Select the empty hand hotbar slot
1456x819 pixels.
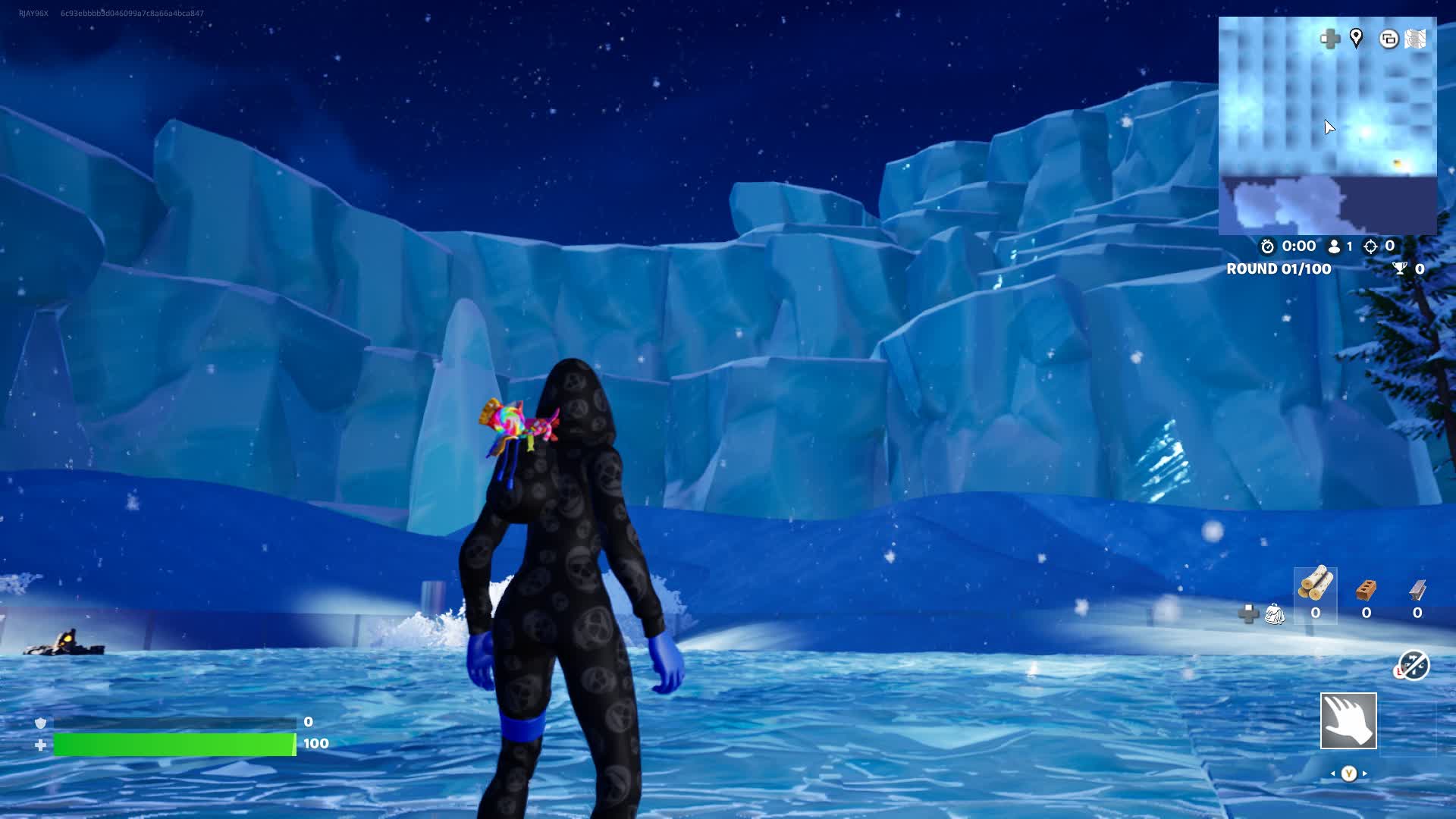(1348, 720)
